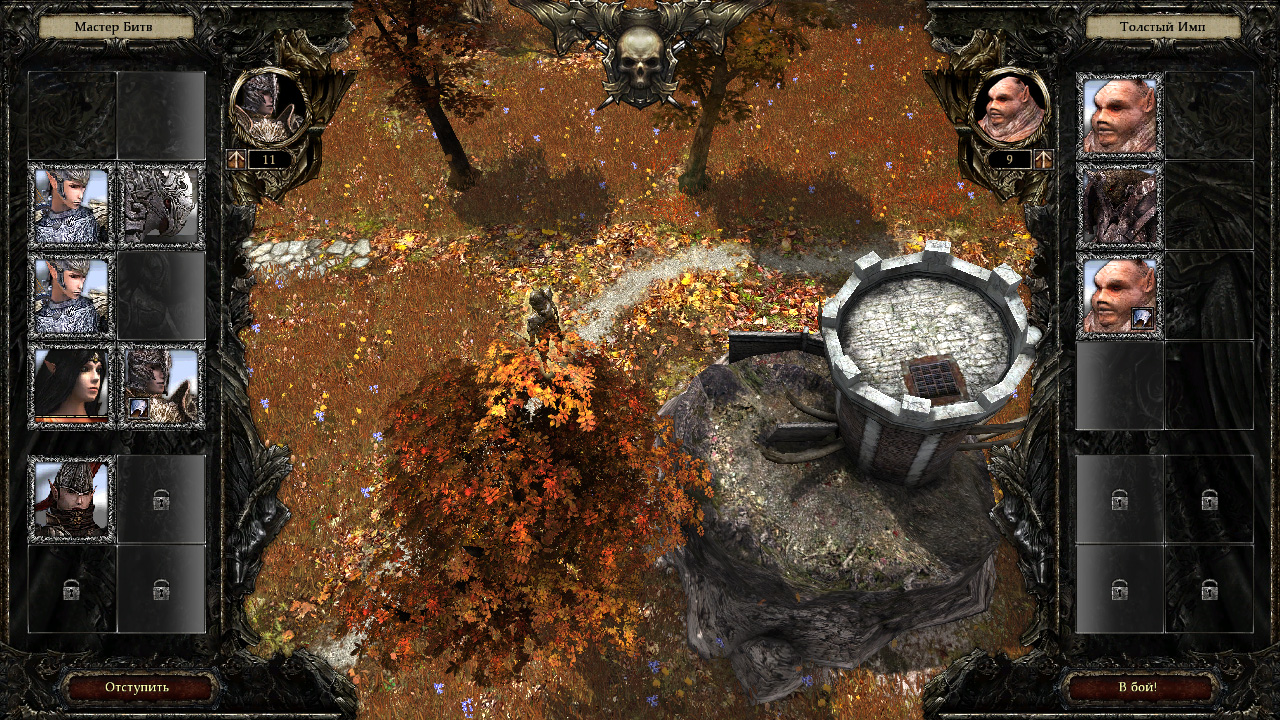
Task: Select the enemy Fat Imp leader's round portrait
Action: (1011, 108)
